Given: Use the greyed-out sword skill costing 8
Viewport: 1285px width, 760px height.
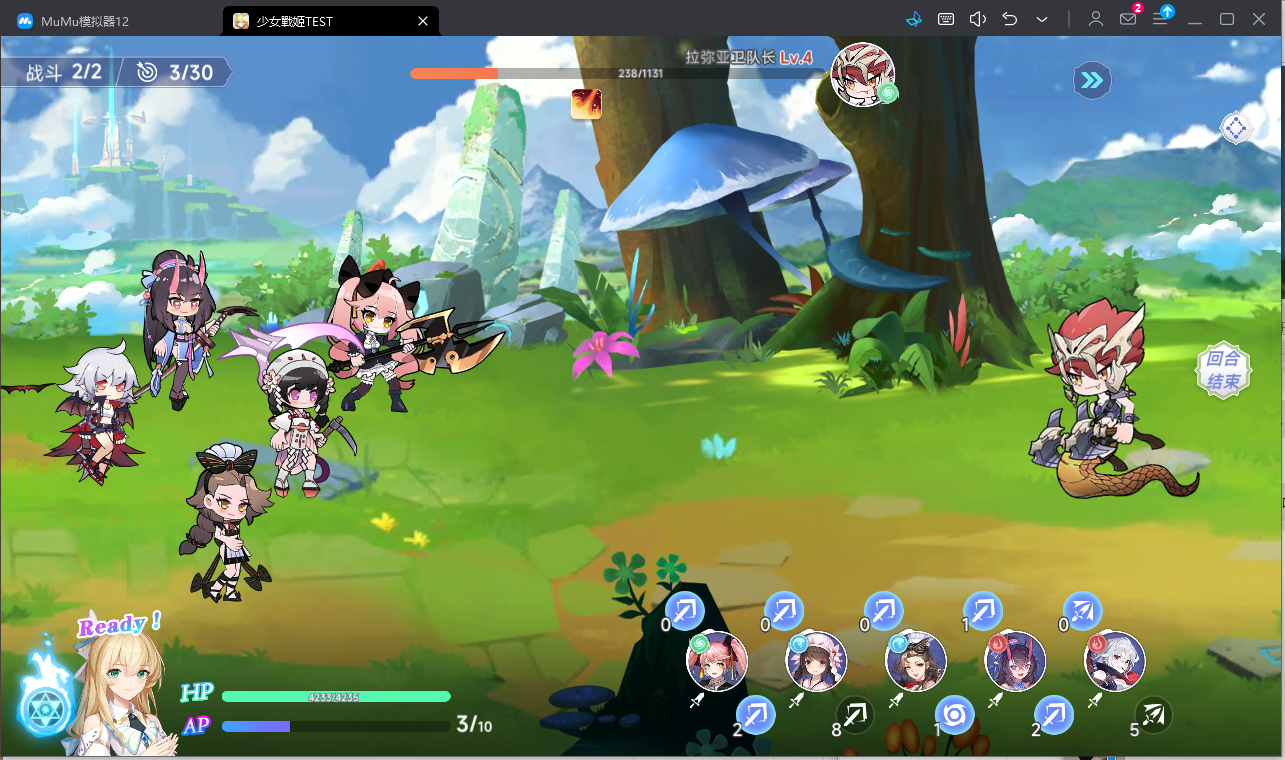Looking at the screenshot, I should tap(855, 715).
